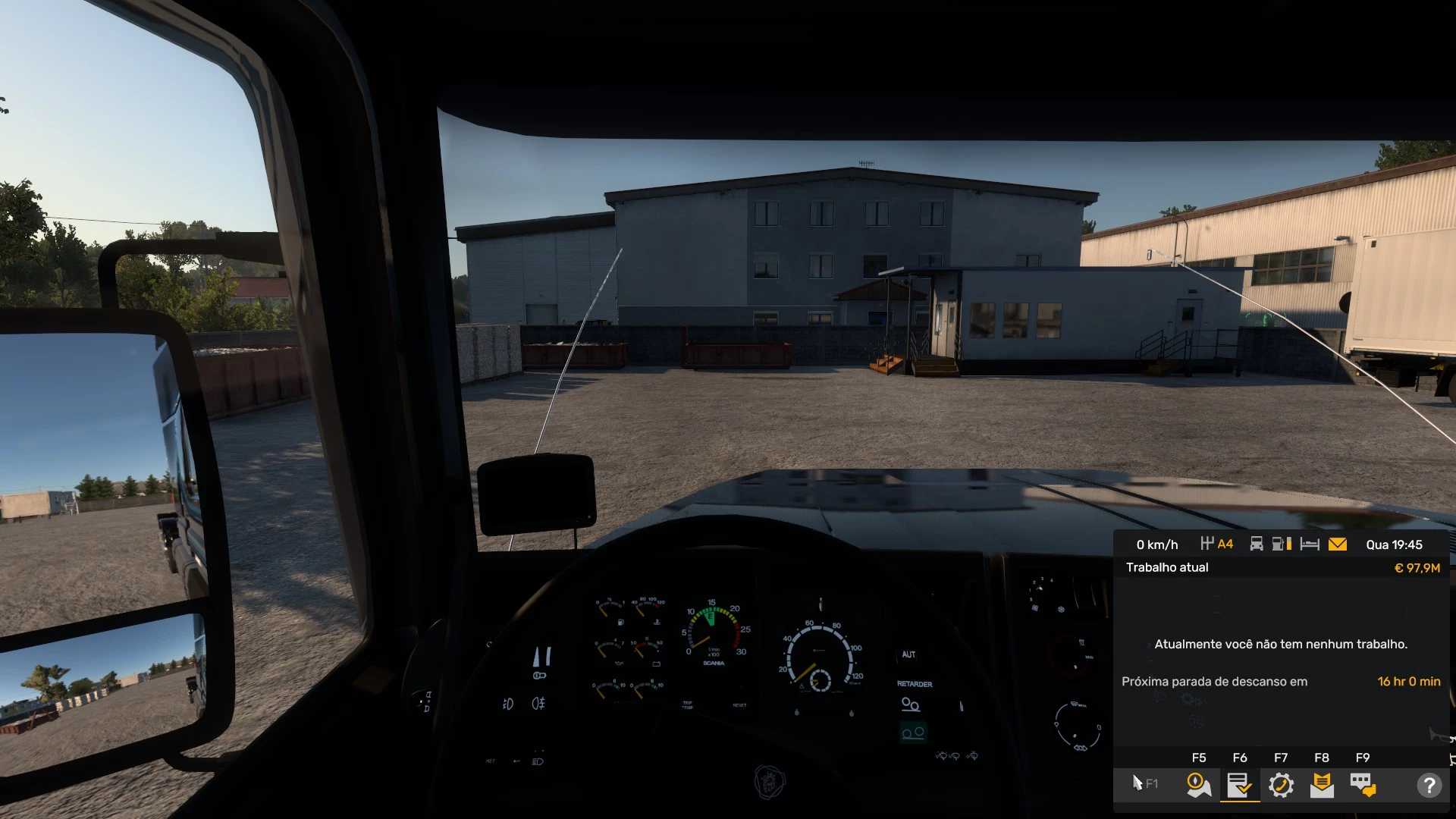Open the assistance call gear tab
This screenshot has height=819, width=1456.
1281,785
